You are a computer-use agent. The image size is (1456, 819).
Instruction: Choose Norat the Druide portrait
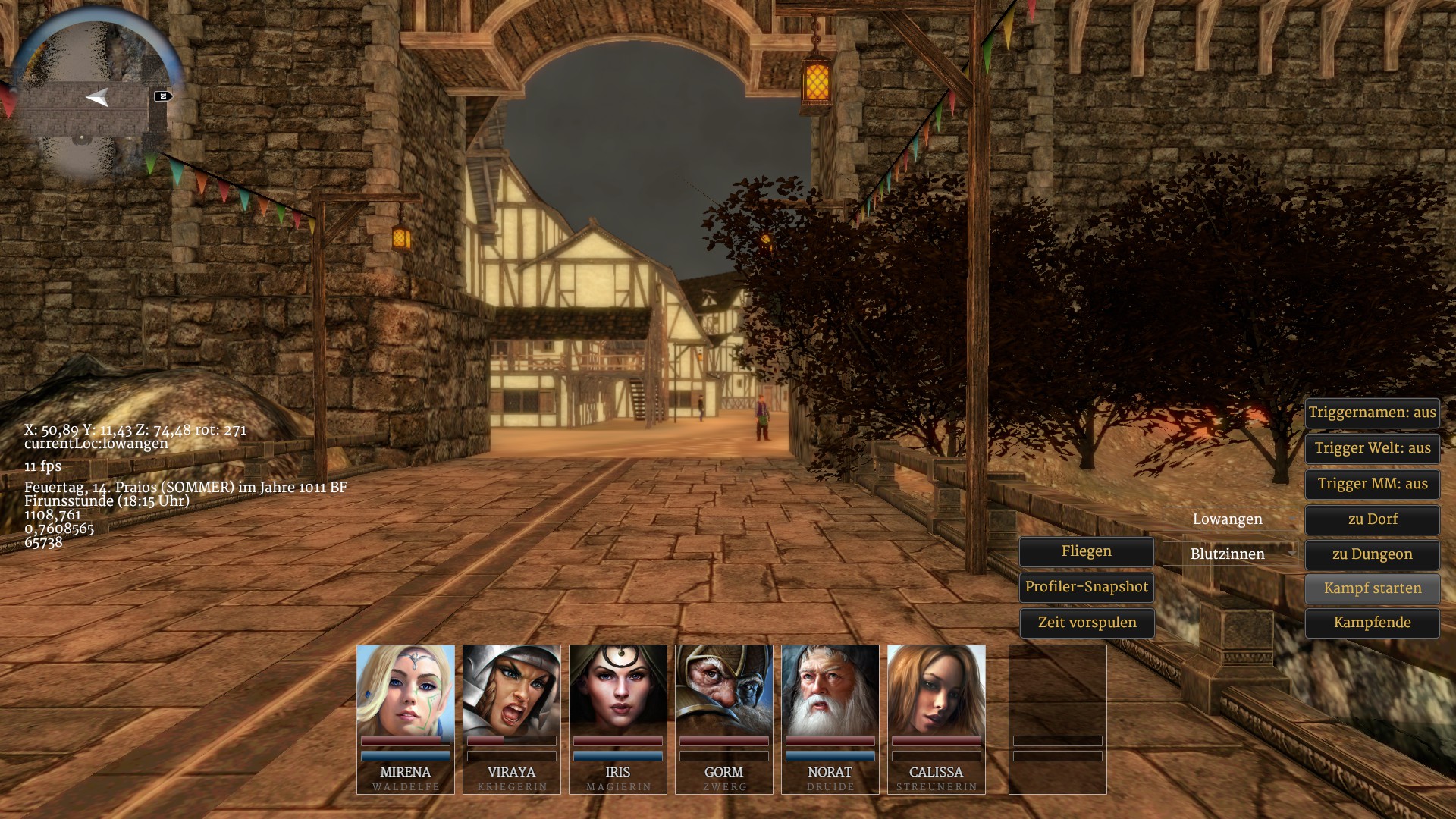pyautogui.click(x=830, y=690)
